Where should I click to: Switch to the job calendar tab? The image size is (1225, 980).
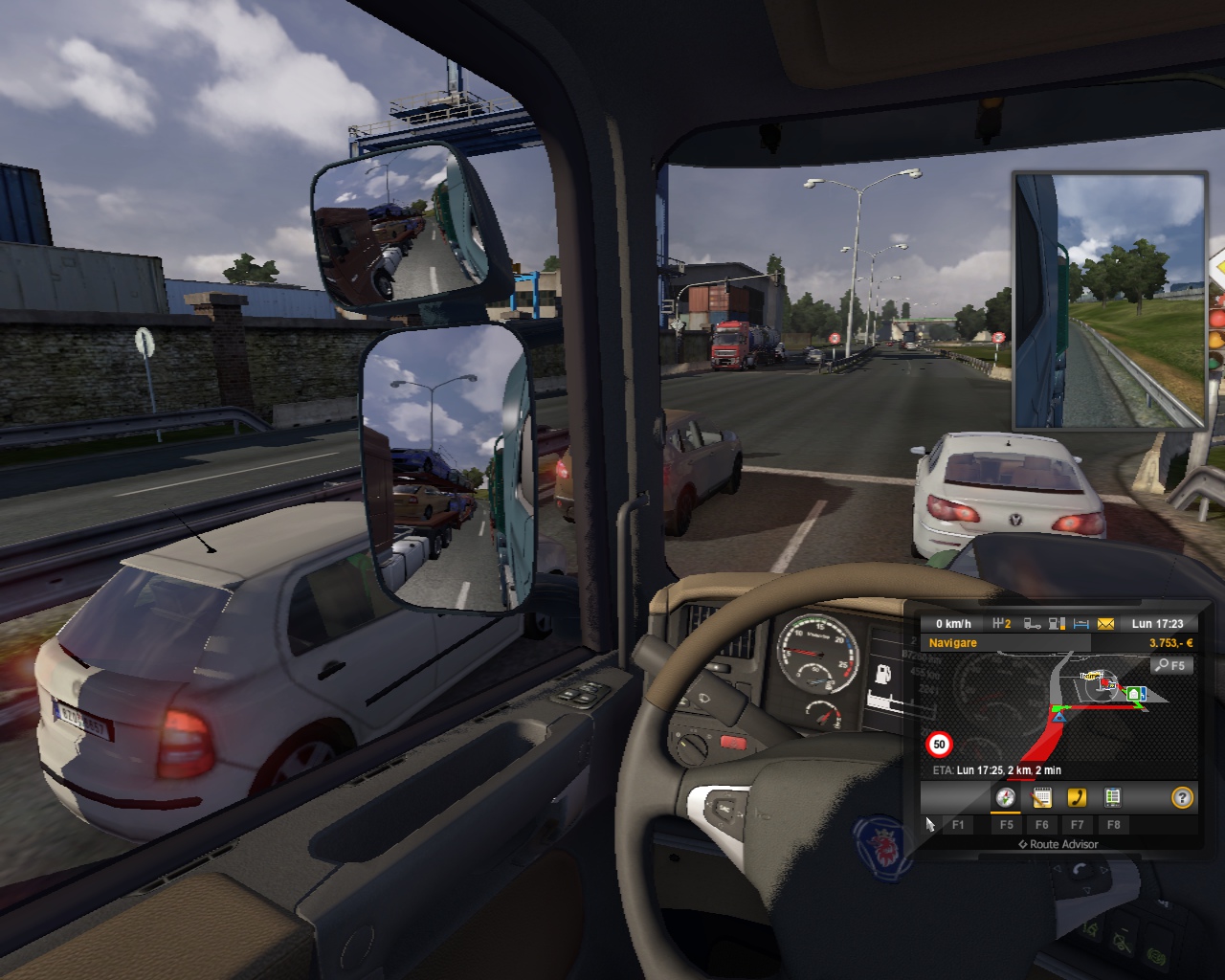click(1041, 797)
